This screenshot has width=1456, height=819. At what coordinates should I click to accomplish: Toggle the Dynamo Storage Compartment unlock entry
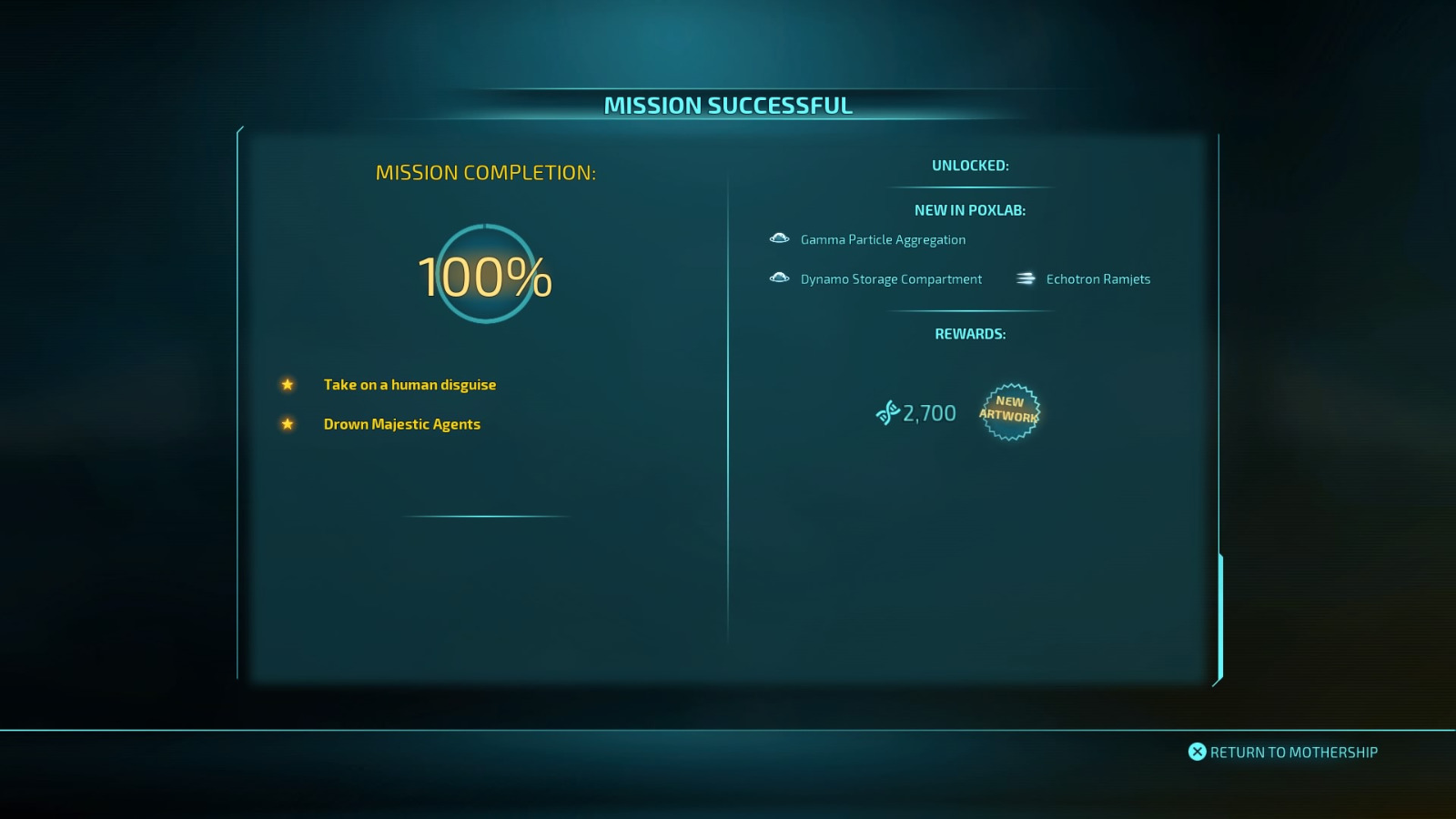point(890,278)
